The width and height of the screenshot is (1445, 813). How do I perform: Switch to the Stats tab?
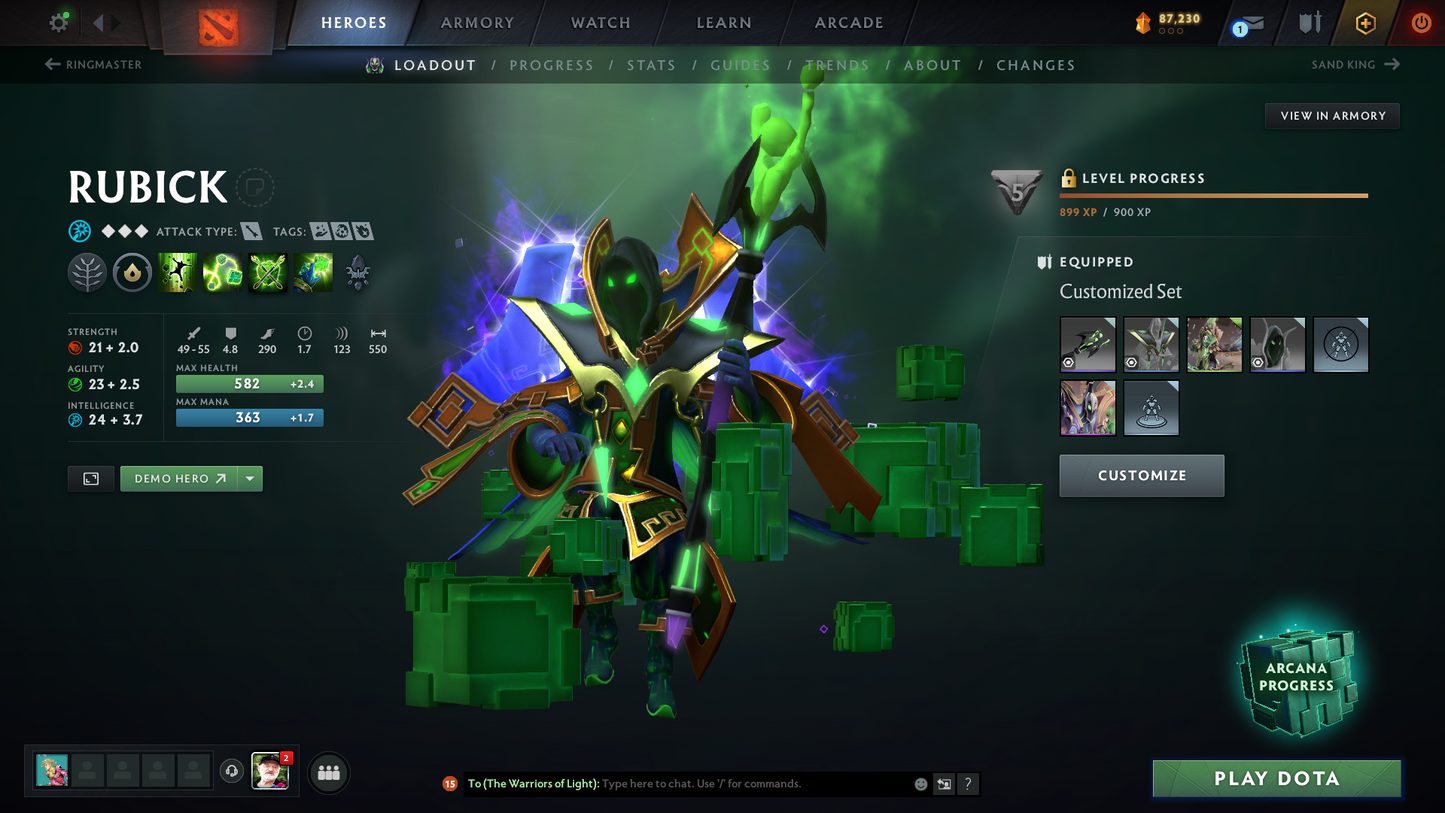point(652,65)
